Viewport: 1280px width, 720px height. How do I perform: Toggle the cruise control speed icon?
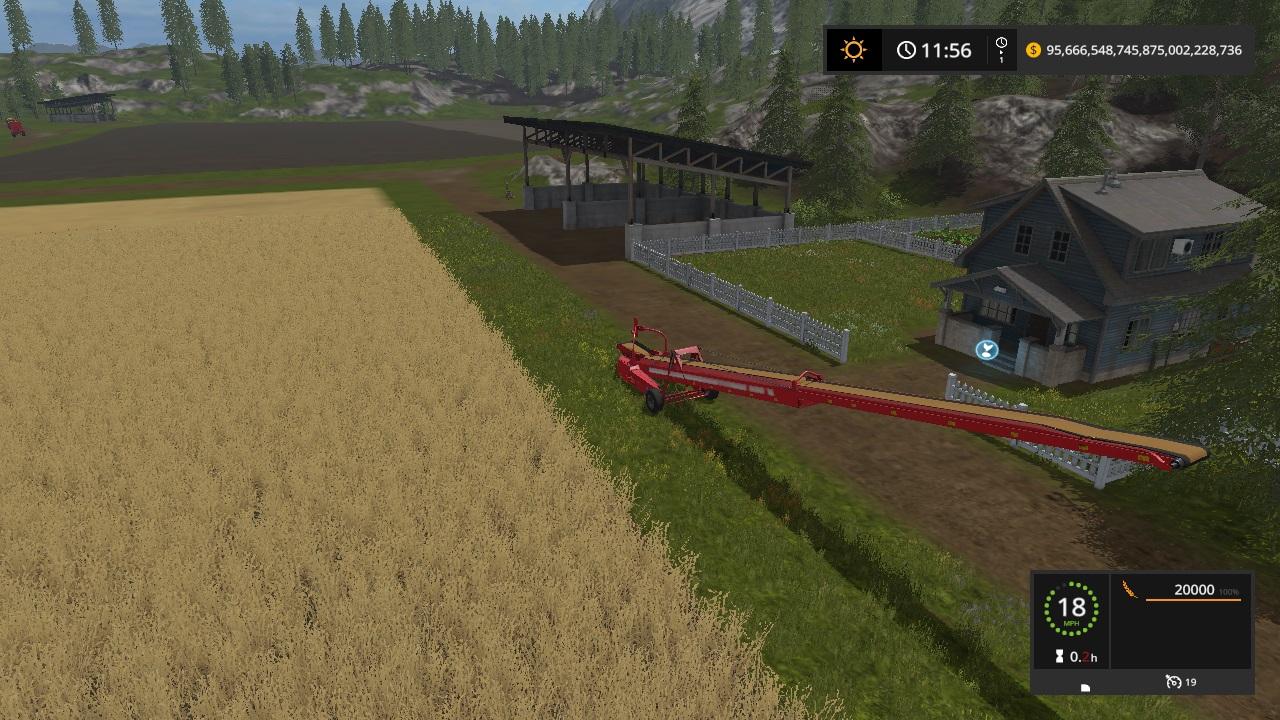[x=1174, y=682]
